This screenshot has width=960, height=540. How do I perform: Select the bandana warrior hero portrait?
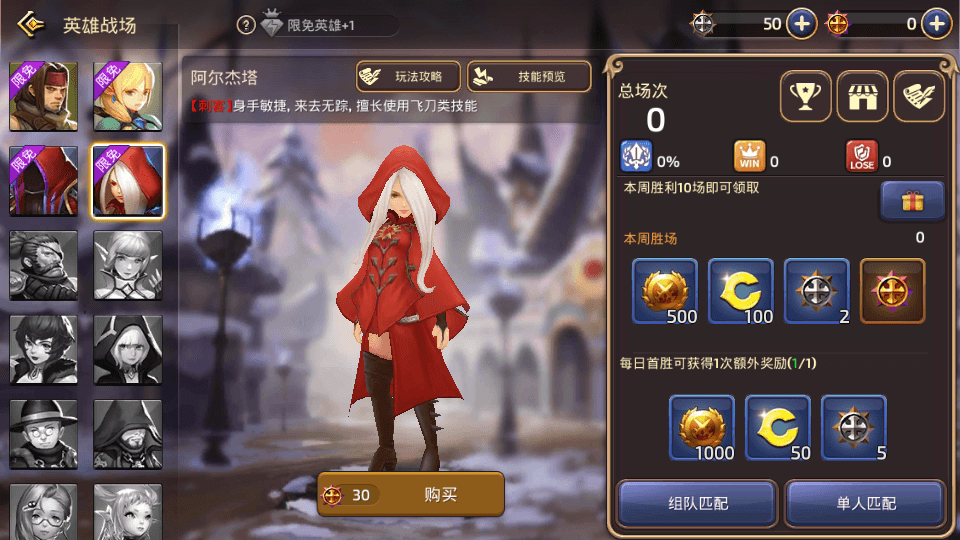[x=44, y=97]
